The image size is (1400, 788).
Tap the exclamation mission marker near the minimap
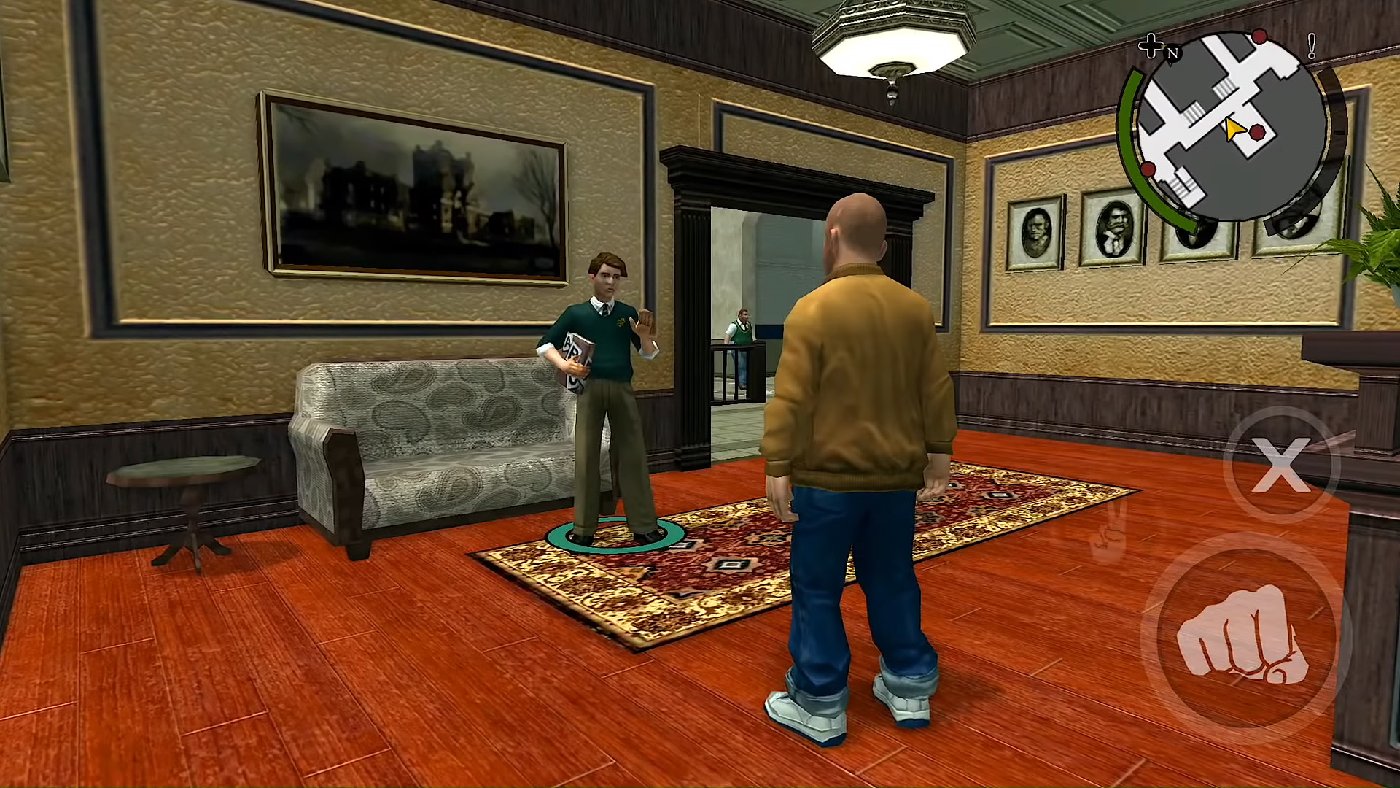[x=1311, y=45]
